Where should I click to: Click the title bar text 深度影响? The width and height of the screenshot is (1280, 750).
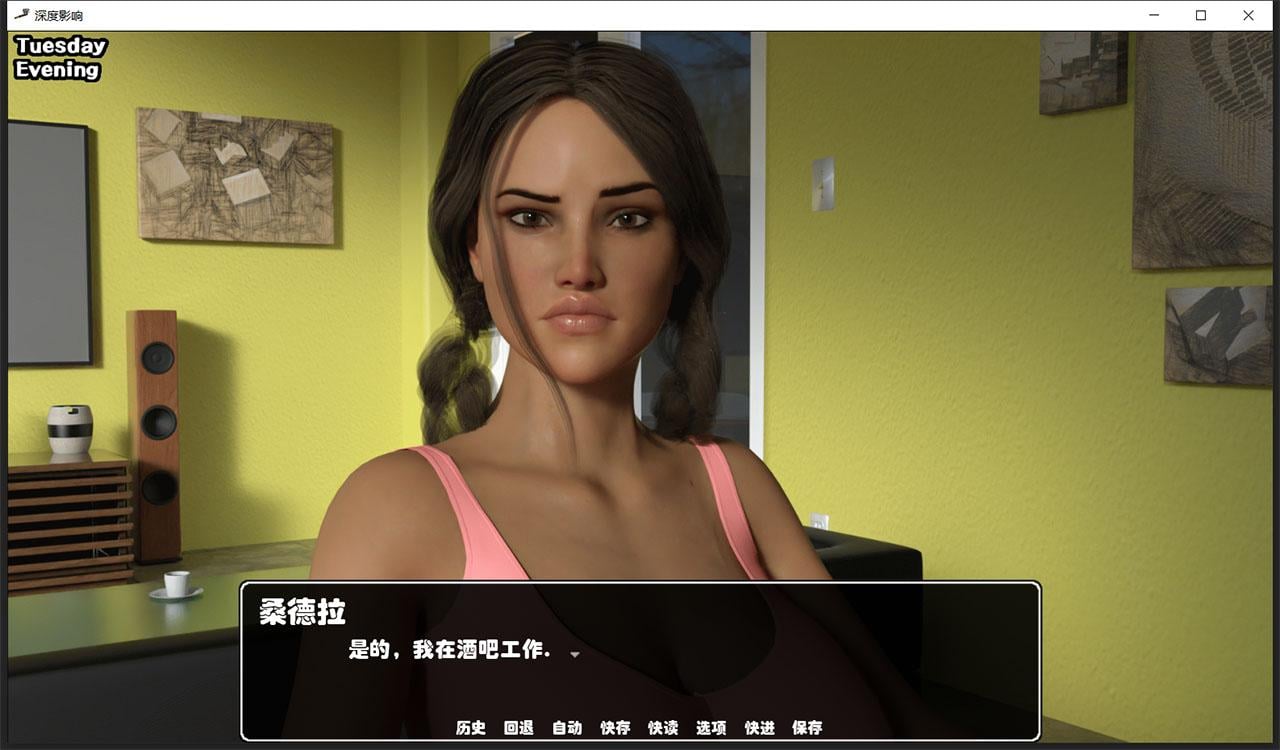point(55,15)
